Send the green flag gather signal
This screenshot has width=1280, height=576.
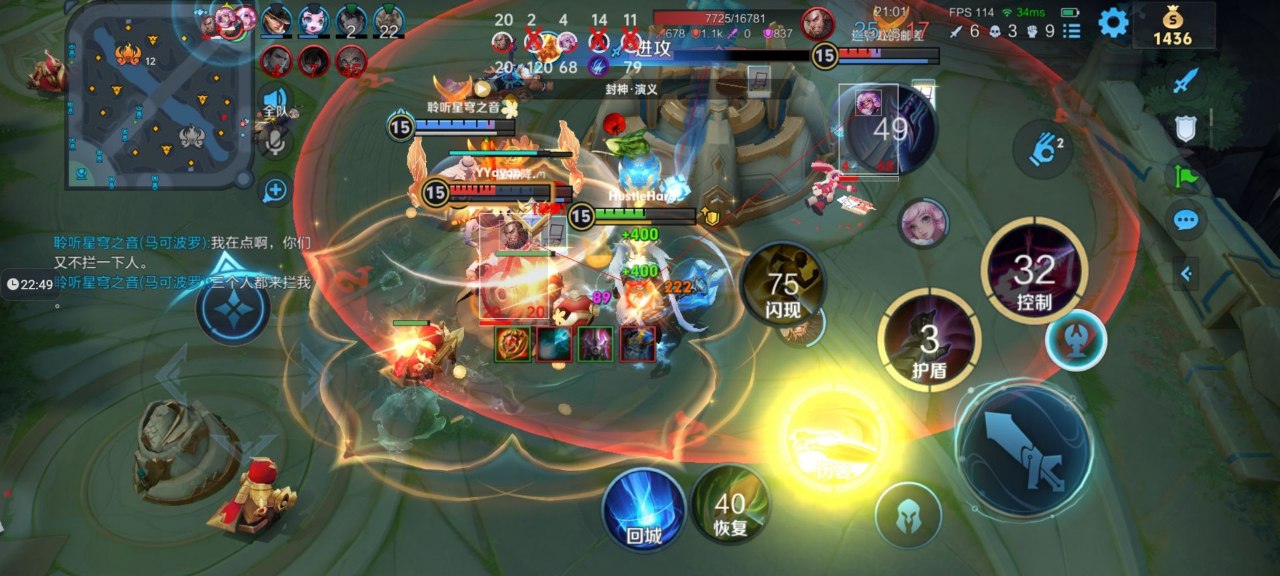click(1185, 176)
